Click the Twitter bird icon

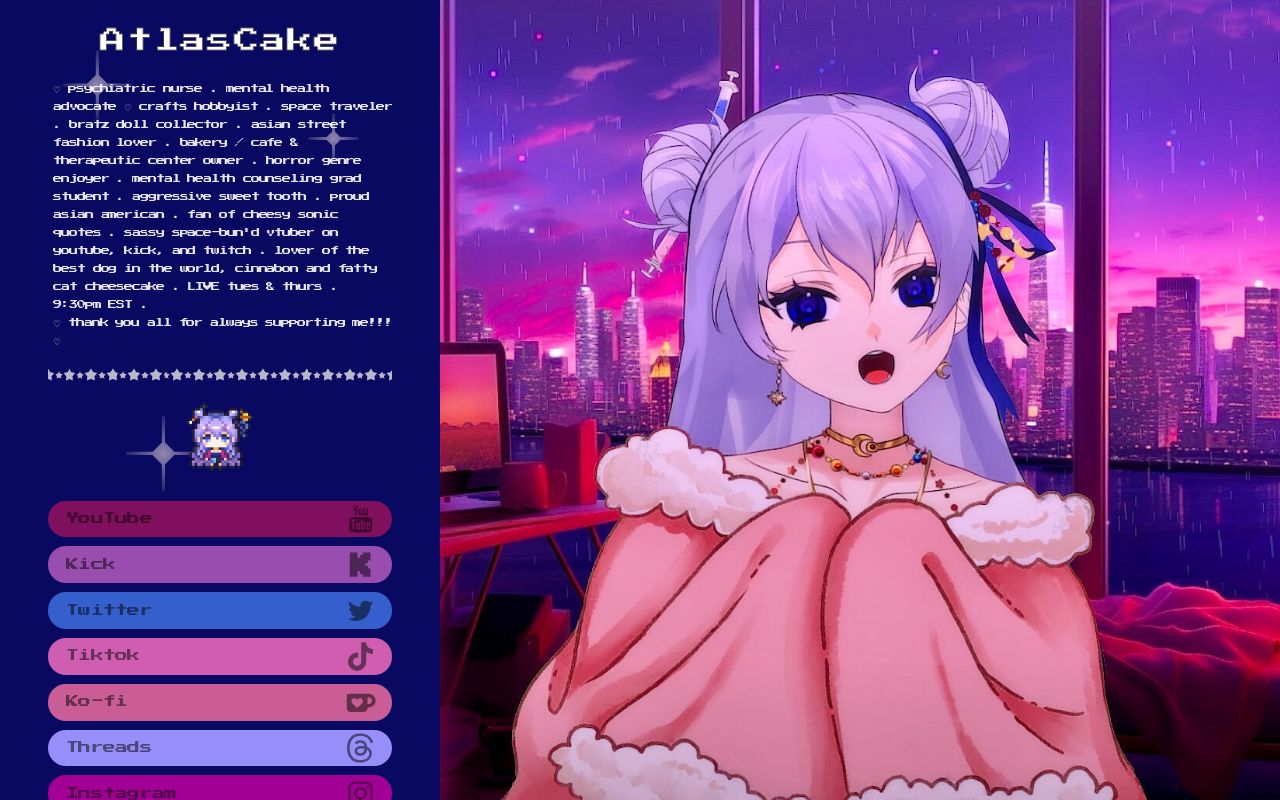[359, 610]
